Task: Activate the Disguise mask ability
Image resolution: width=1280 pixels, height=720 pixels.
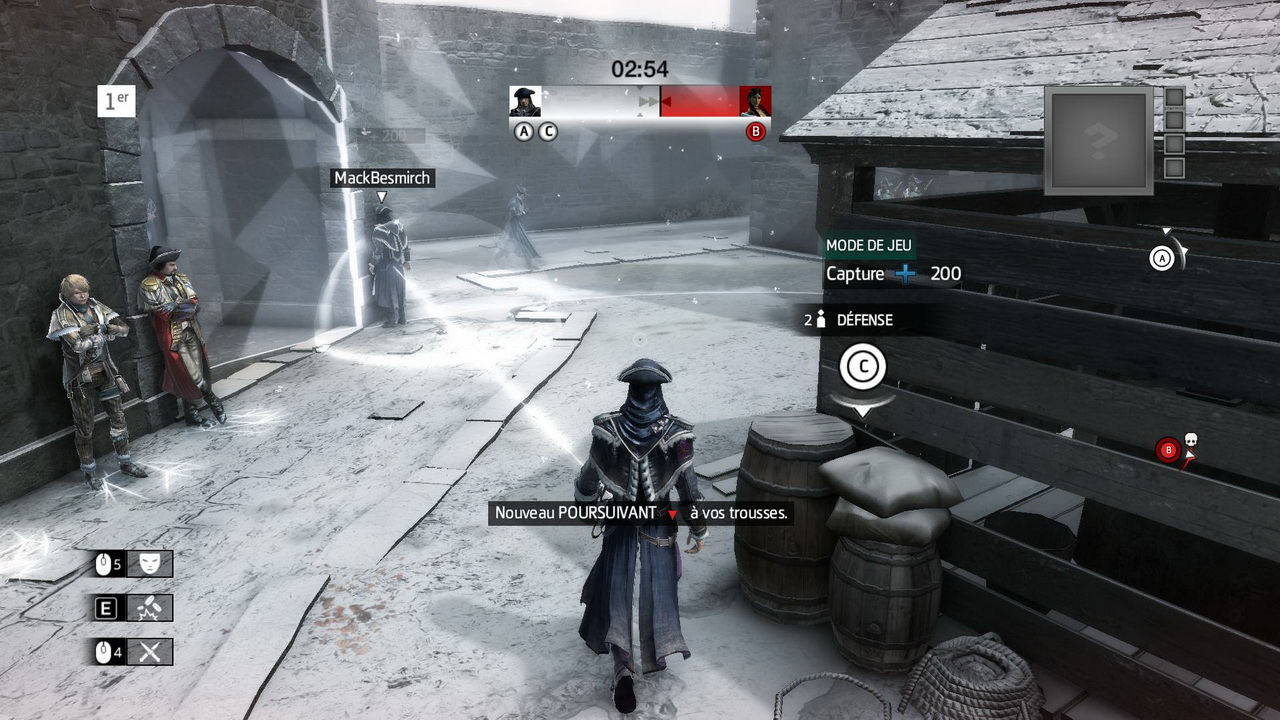Action: (x=150, y=564)
